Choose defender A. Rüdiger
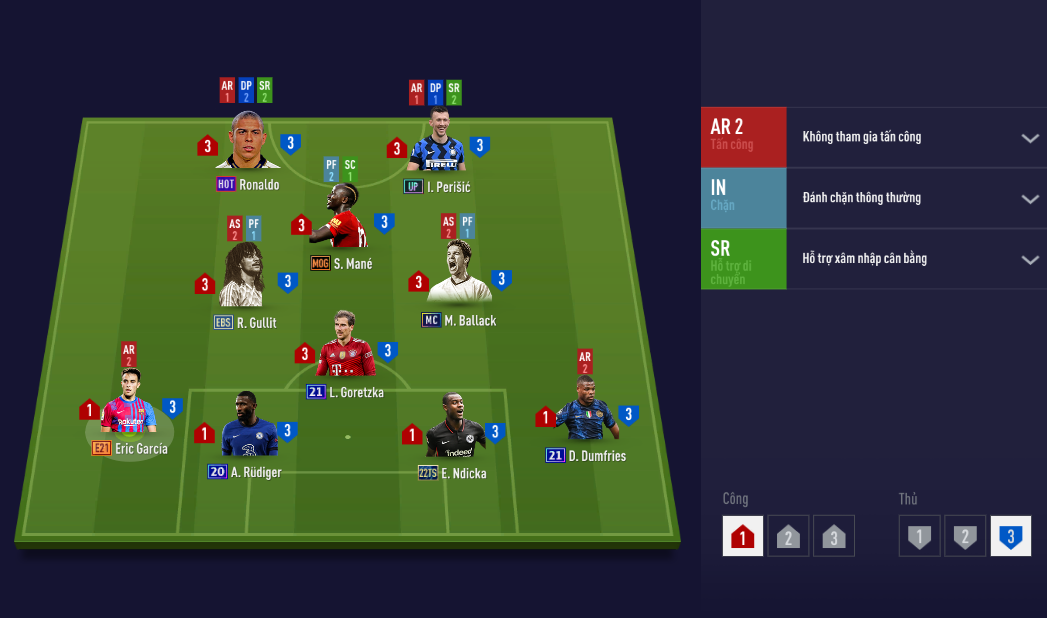Viewport: 1047px width, 618px height. click(244, 430)
